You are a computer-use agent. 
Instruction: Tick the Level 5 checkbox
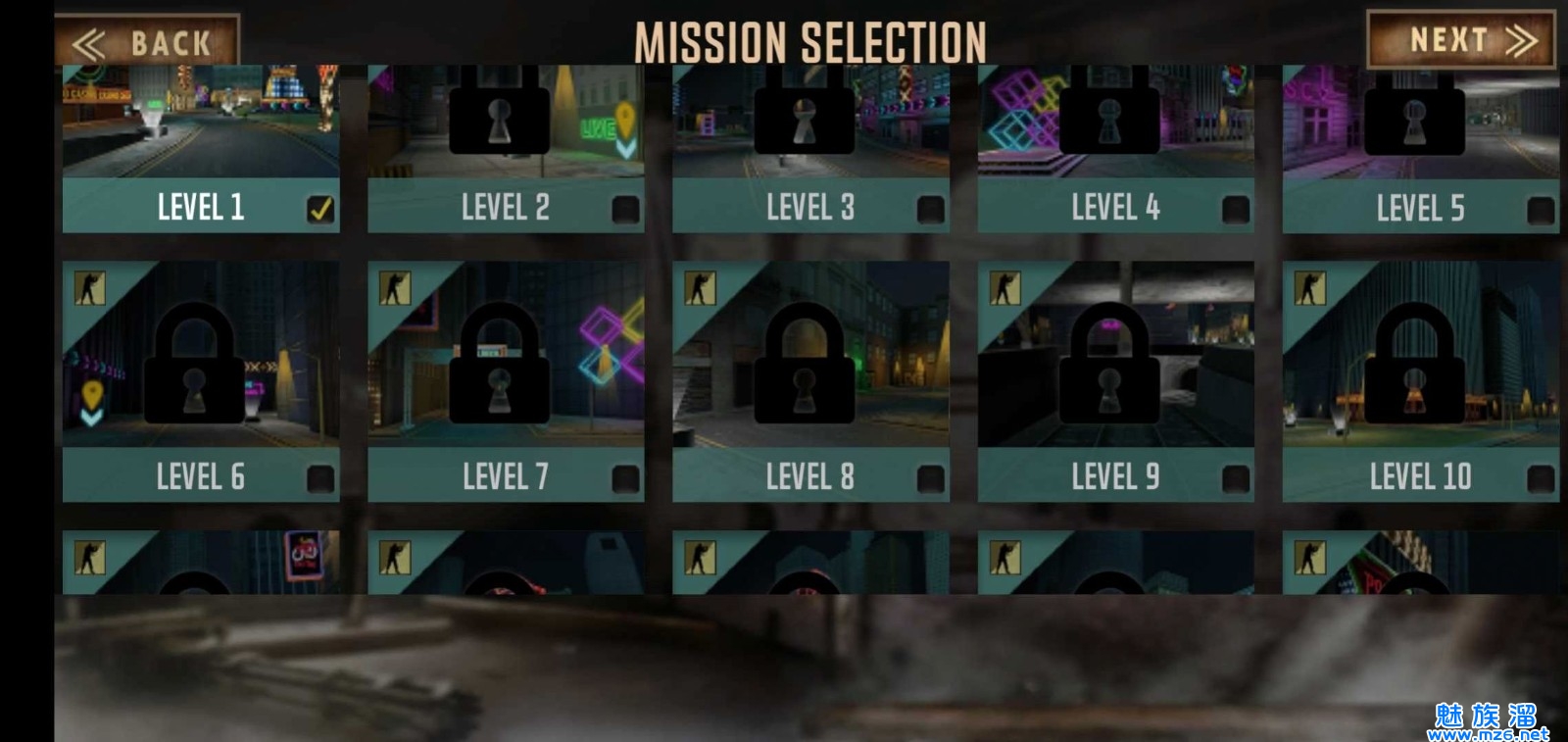[1541, 209]
